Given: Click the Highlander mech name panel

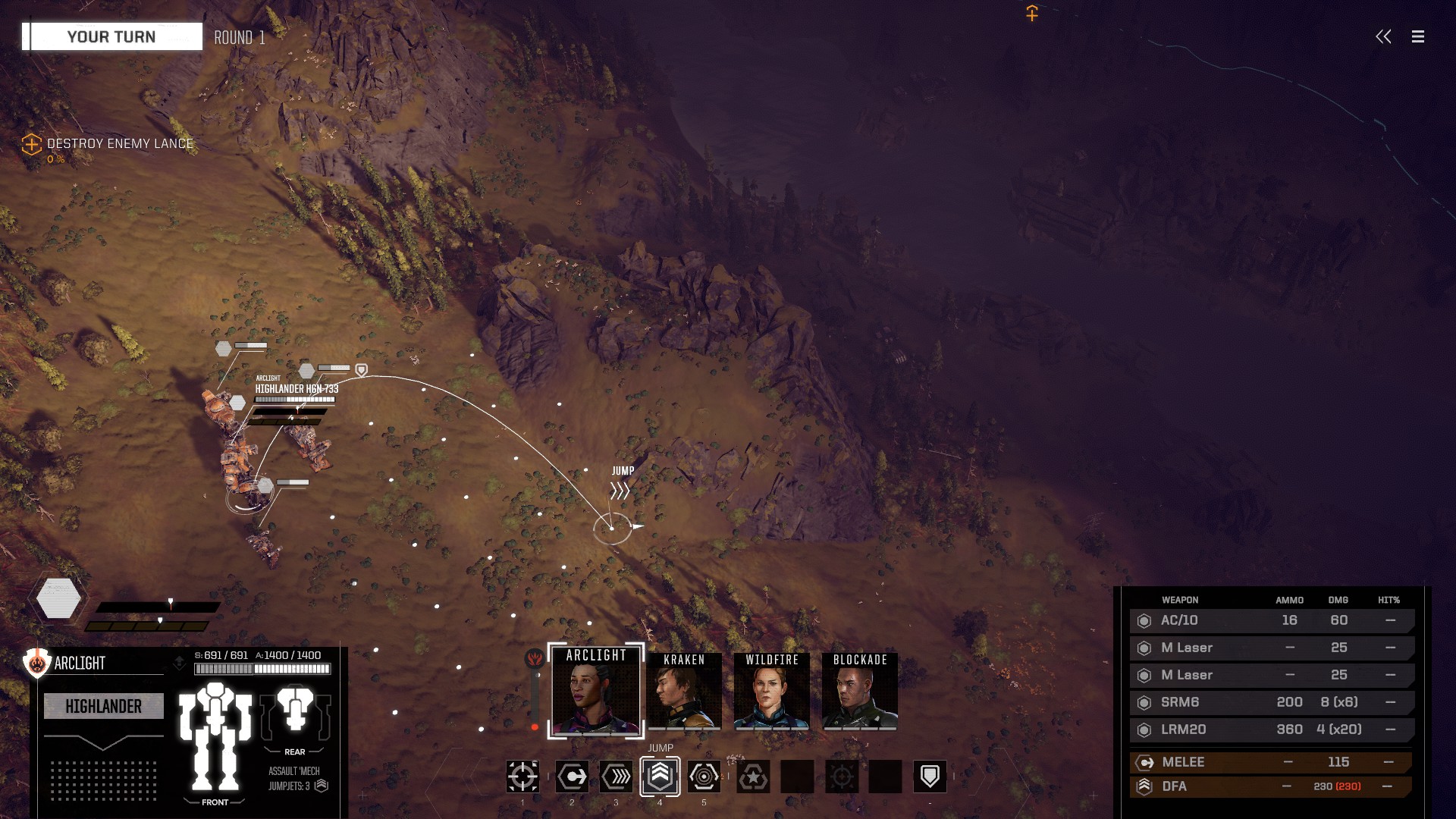Looking at the screenshot, I should point(104,706).
